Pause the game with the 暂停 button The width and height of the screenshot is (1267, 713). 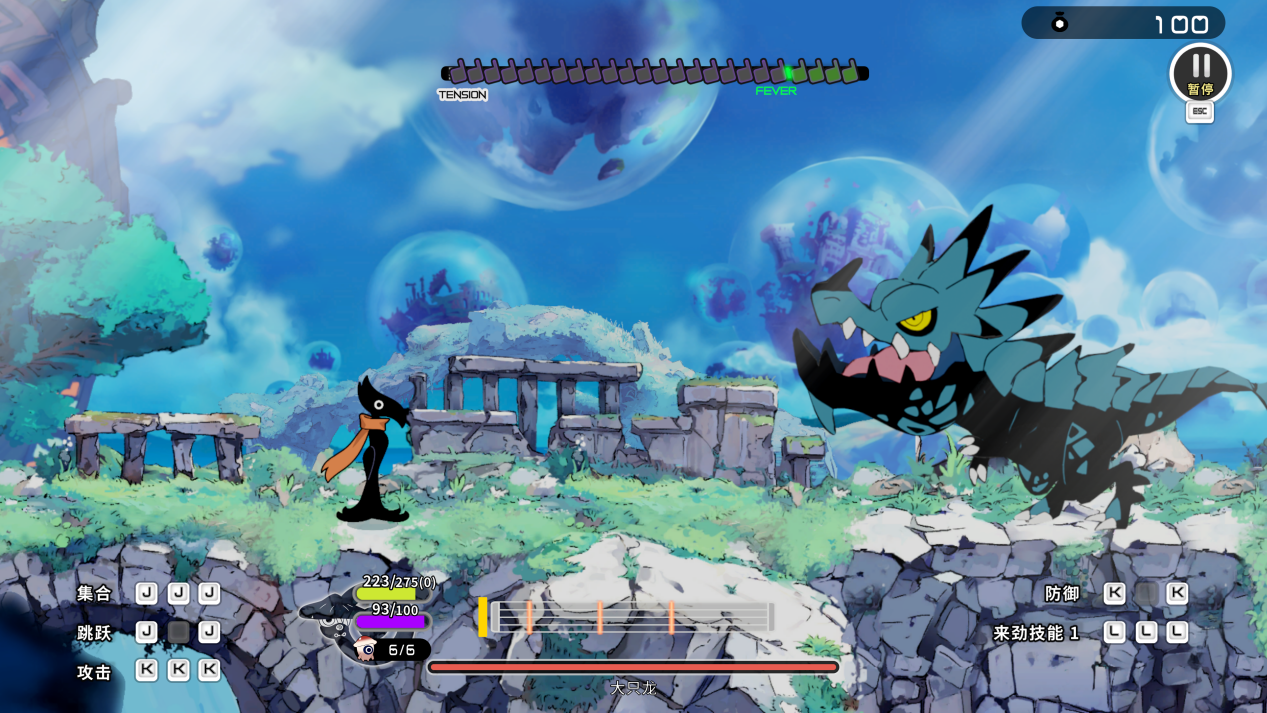1200,73
